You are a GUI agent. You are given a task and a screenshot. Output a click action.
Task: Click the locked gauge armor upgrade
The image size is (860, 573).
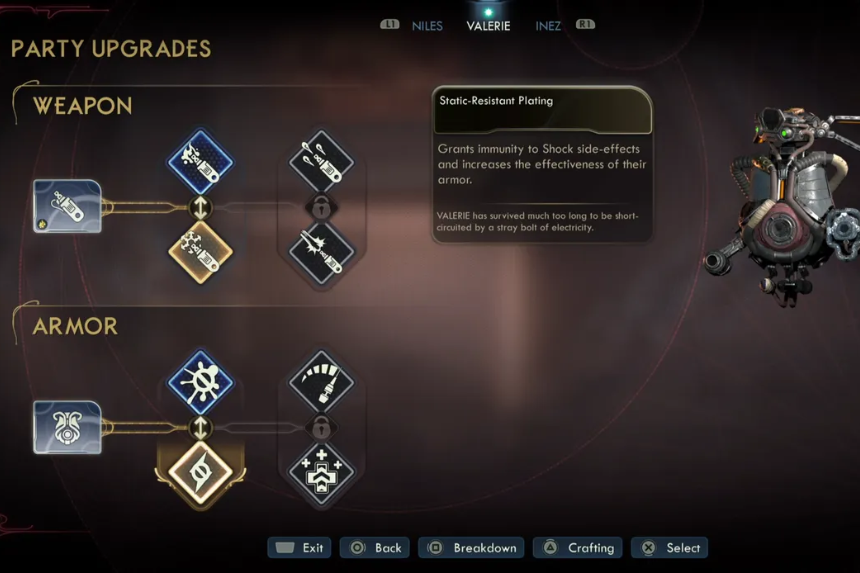coord(321,382)
